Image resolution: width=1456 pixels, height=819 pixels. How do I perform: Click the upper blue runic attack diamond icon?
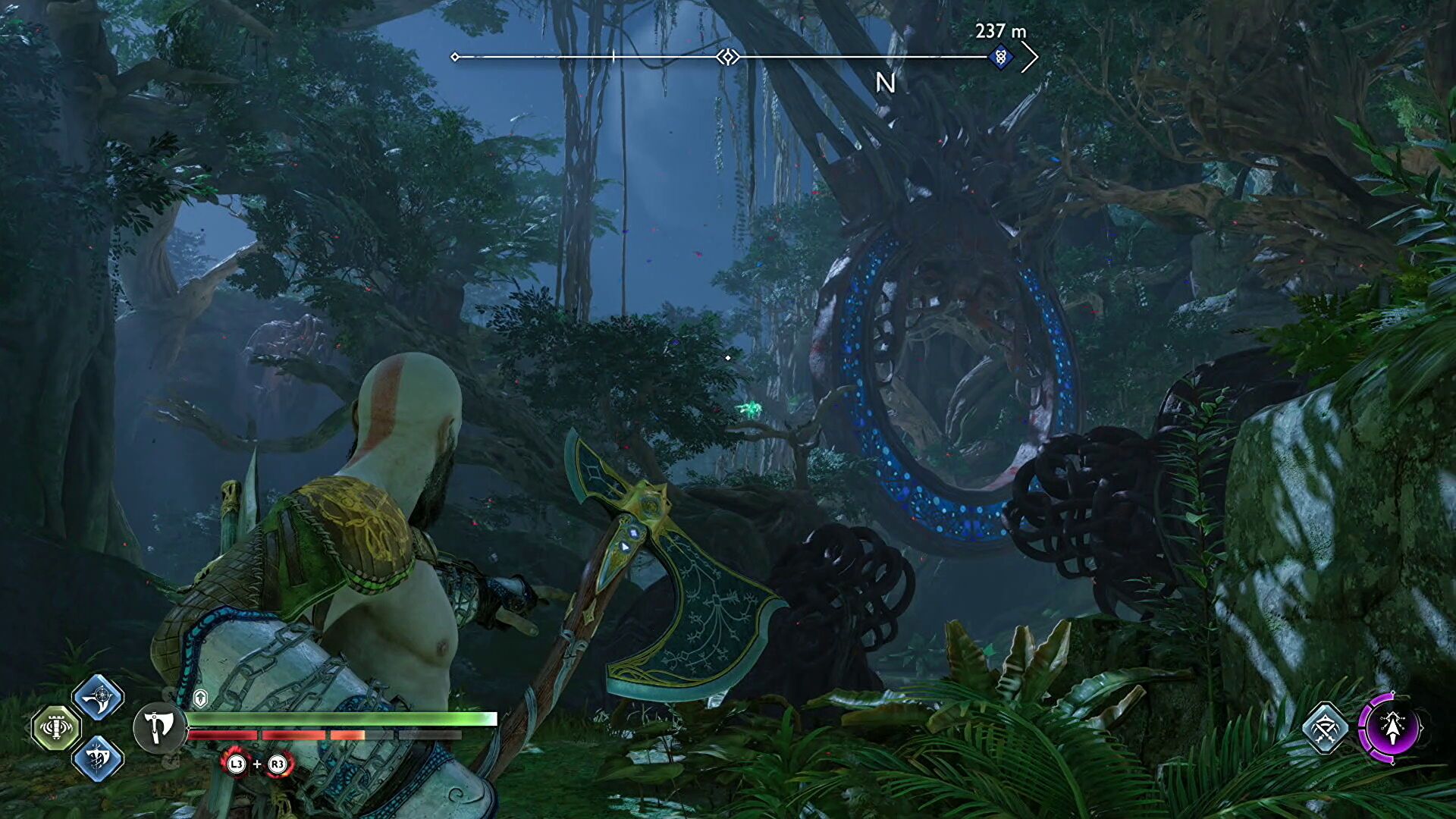(x=99, y=698)
